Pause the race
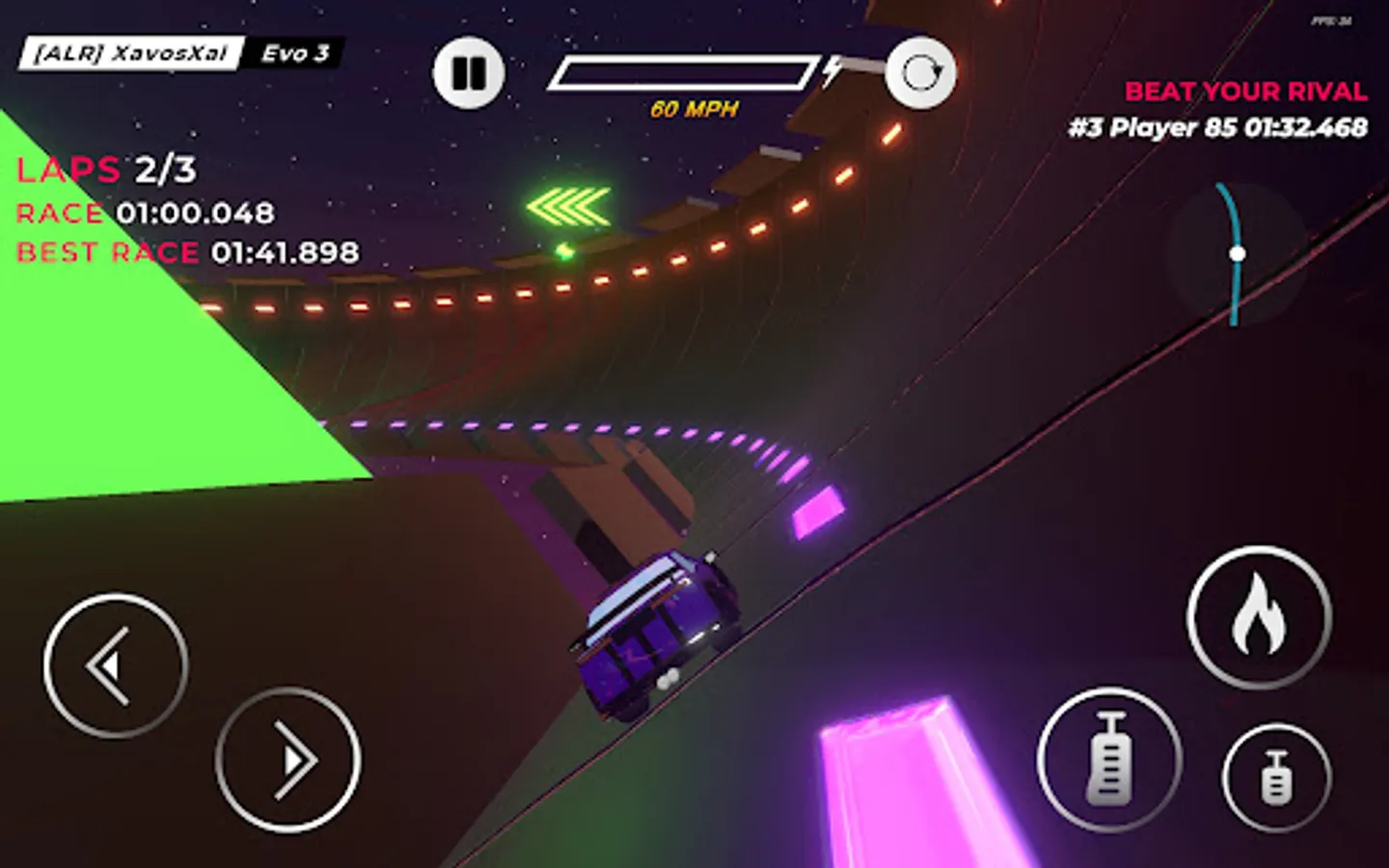Screen dimensions: 1389x868 pyautogui.click(x=469, y=72)
